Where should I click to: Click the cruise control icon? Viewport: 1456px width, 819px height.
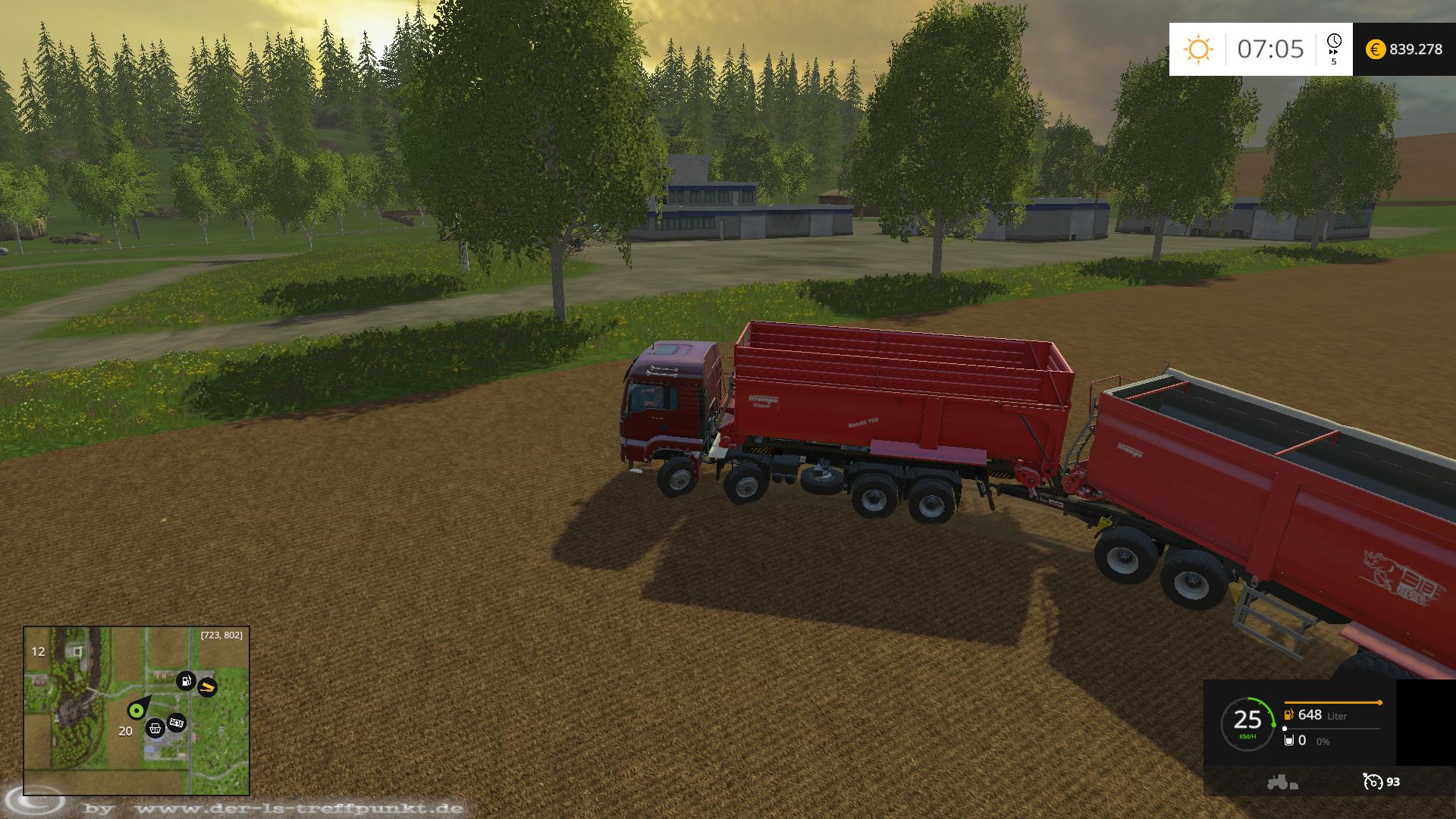point(1373,781)
